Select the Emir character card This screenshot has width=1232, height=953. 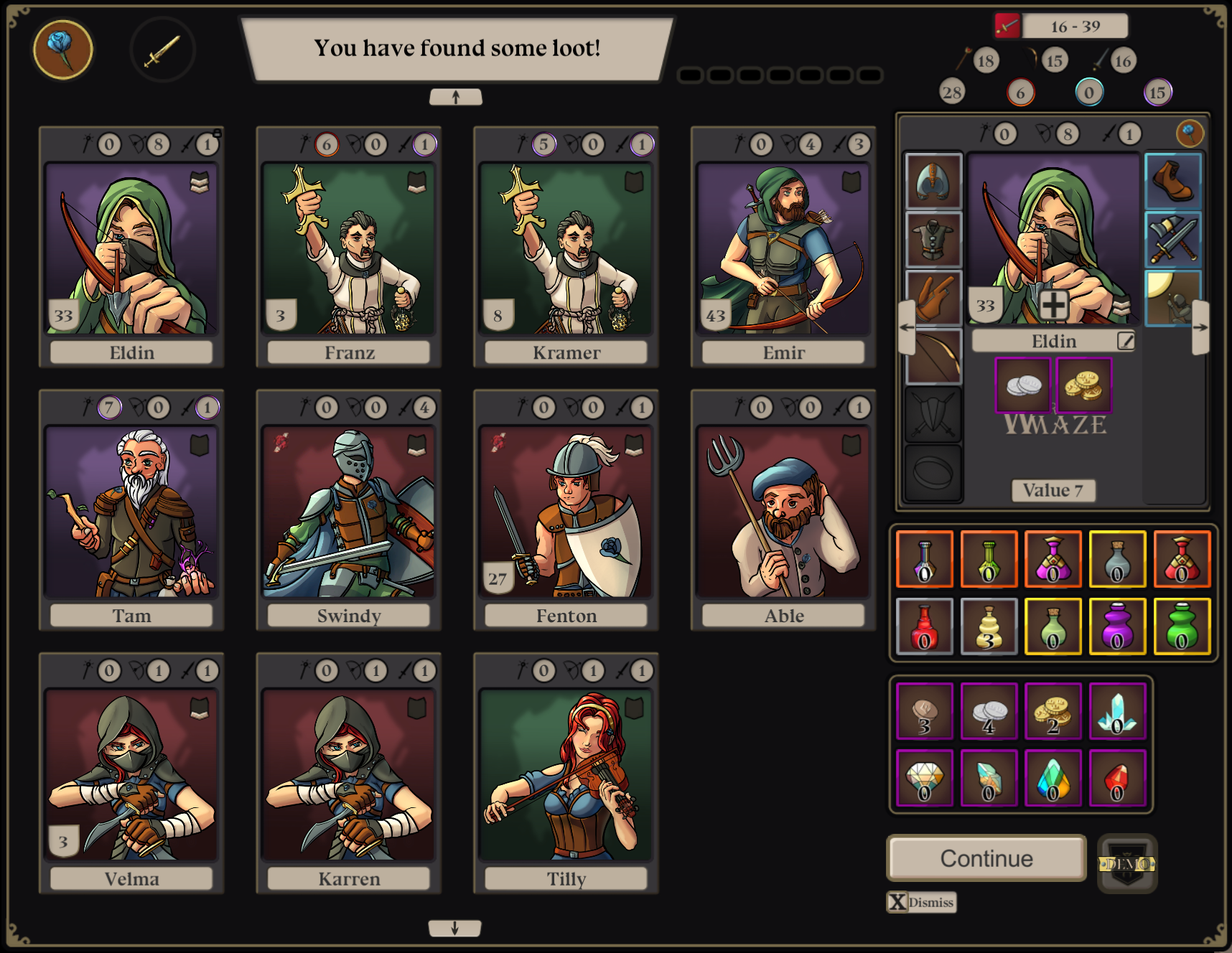(x=783, y=248)
